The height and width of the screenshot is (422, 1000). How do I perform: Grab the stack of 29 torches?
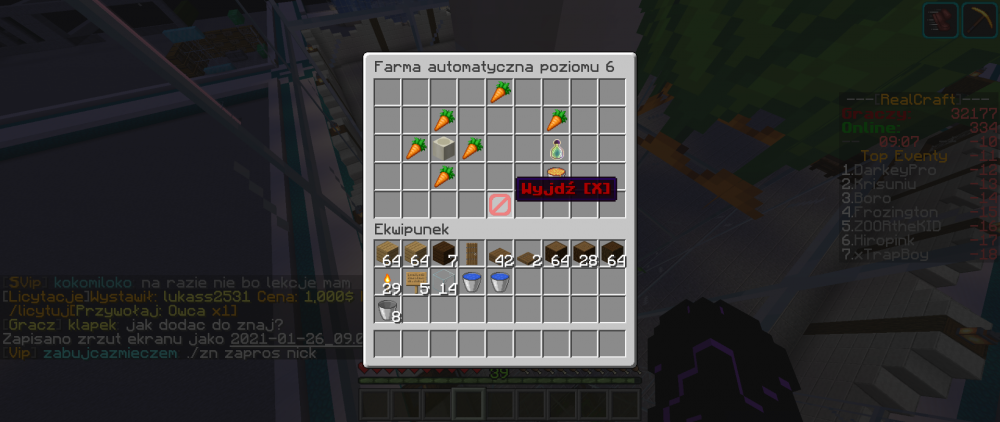click(388, 282)
